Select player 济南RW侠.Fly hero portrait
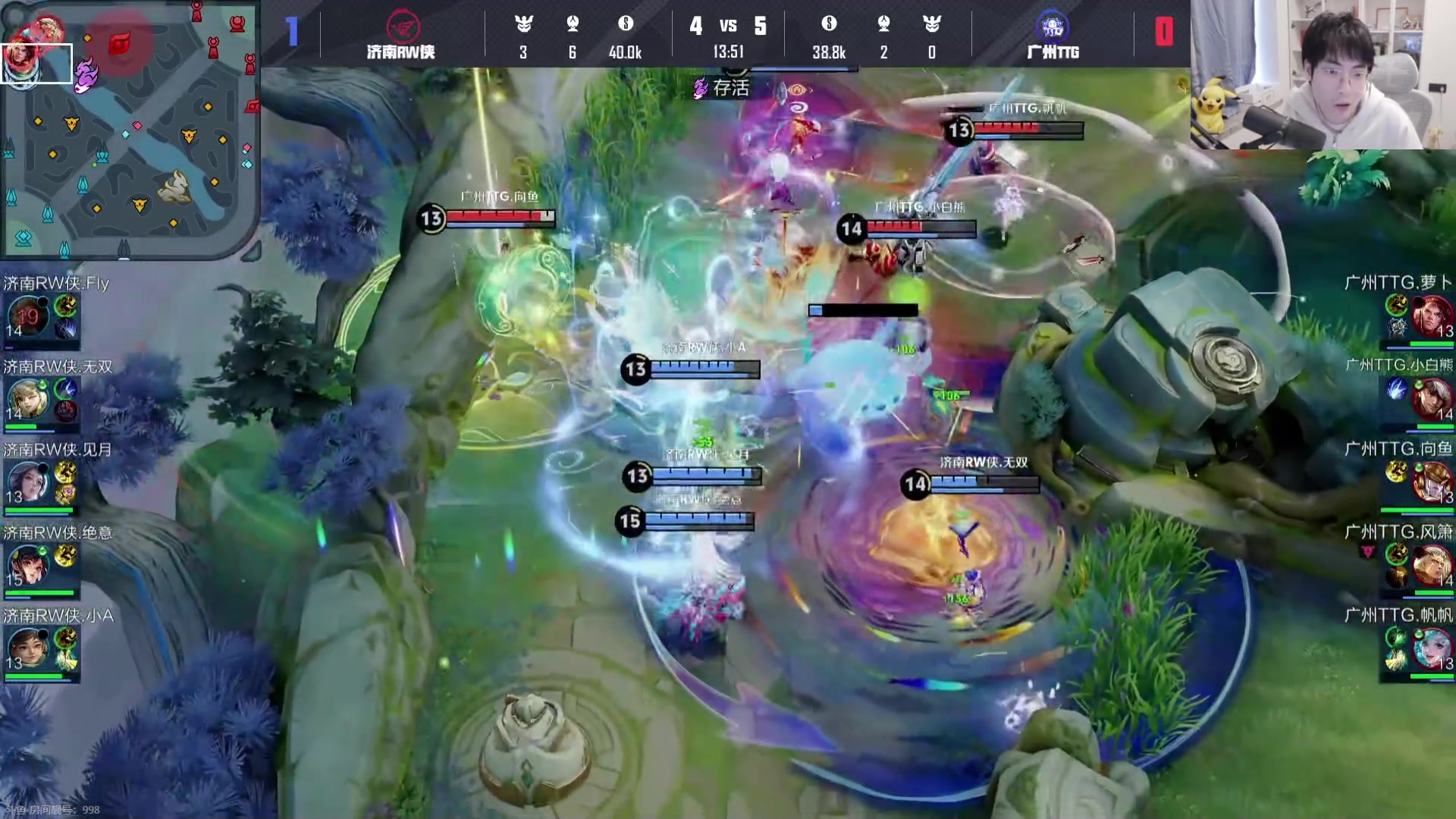Viewport: 1456px width, 819px height. pos(27,315)
